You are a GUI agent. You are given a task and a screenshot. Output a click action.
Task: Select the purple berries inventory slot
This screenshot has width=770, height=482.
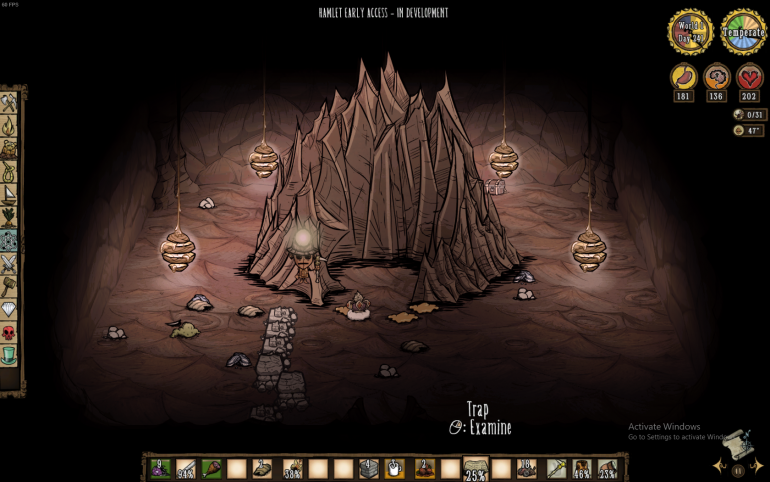[x=160, y=468]
